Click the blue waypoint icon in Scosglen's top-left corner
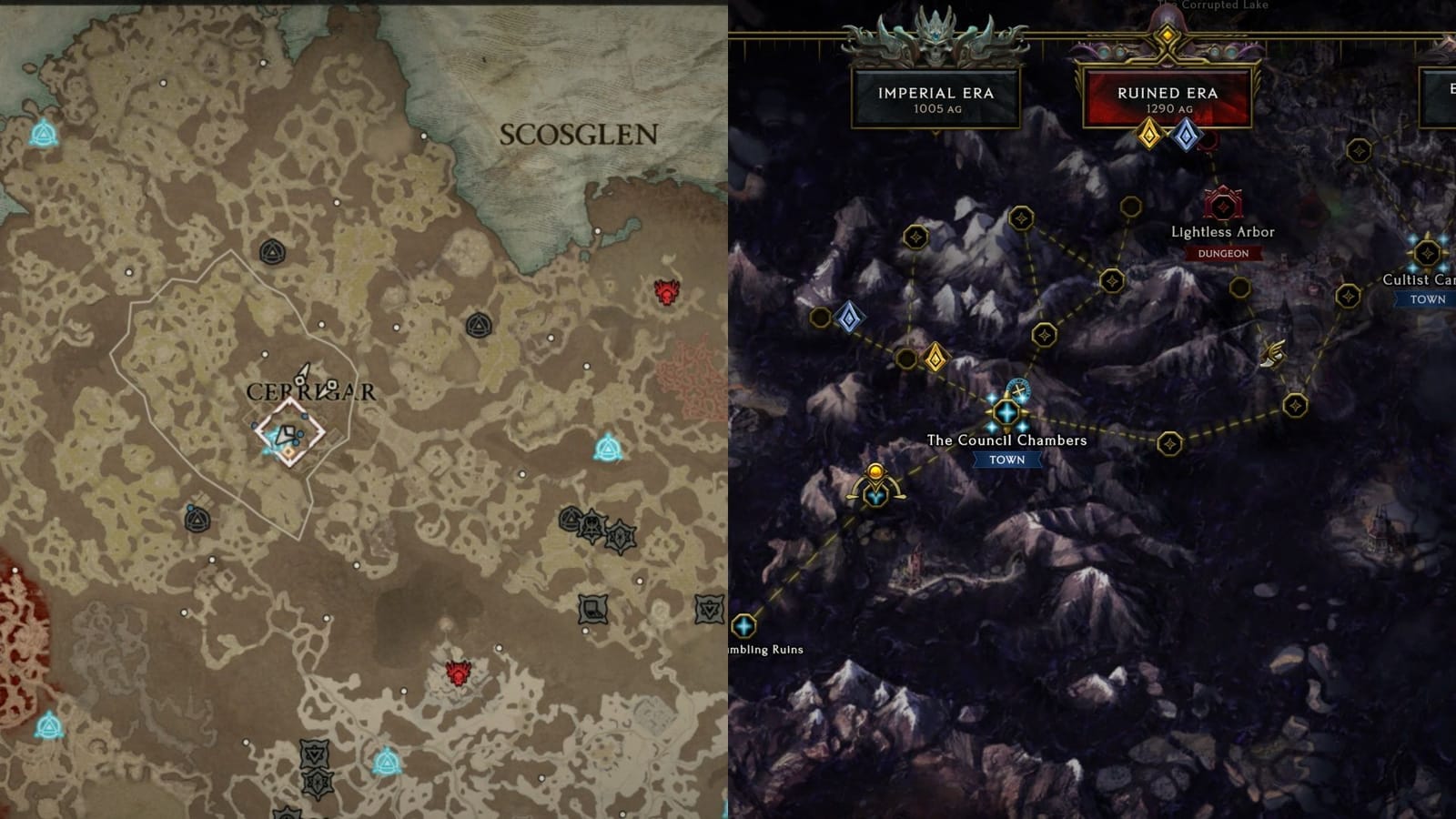The image size is (1456, 819). [44, 133]
